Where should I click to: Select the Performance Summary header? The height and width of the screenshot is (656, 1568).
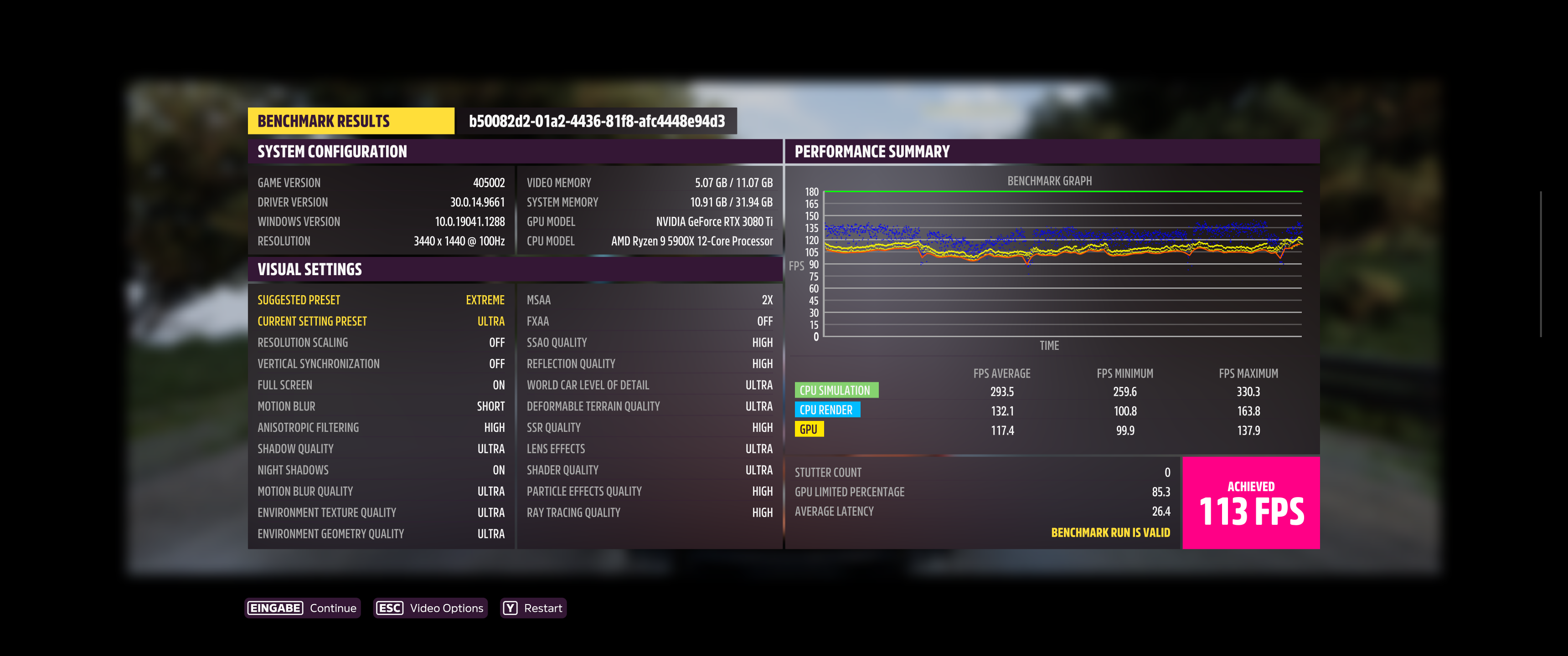coord(872,151)
